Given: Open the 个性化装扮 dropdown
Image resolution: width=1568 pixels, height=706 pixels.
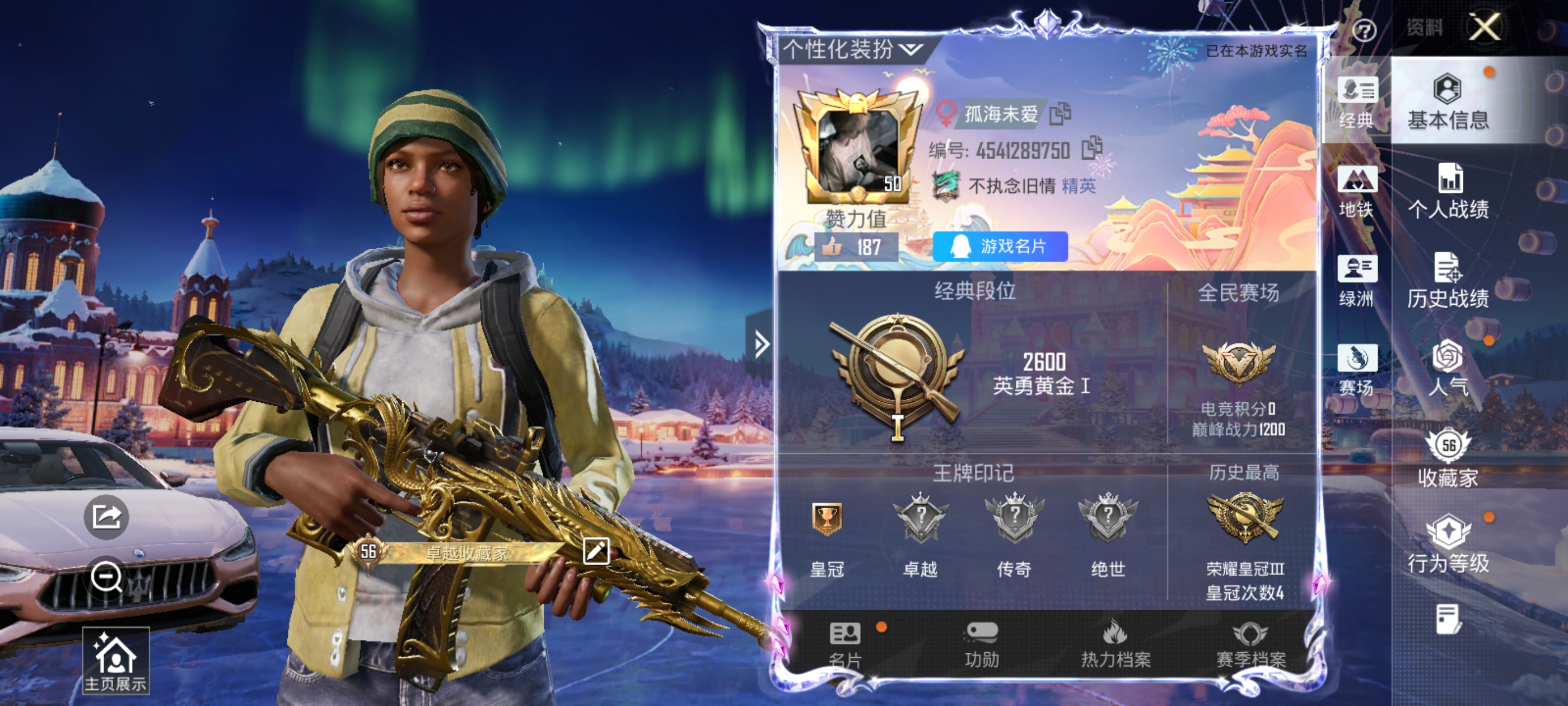Looking at the screenshot, I should (x=853, y=49).
